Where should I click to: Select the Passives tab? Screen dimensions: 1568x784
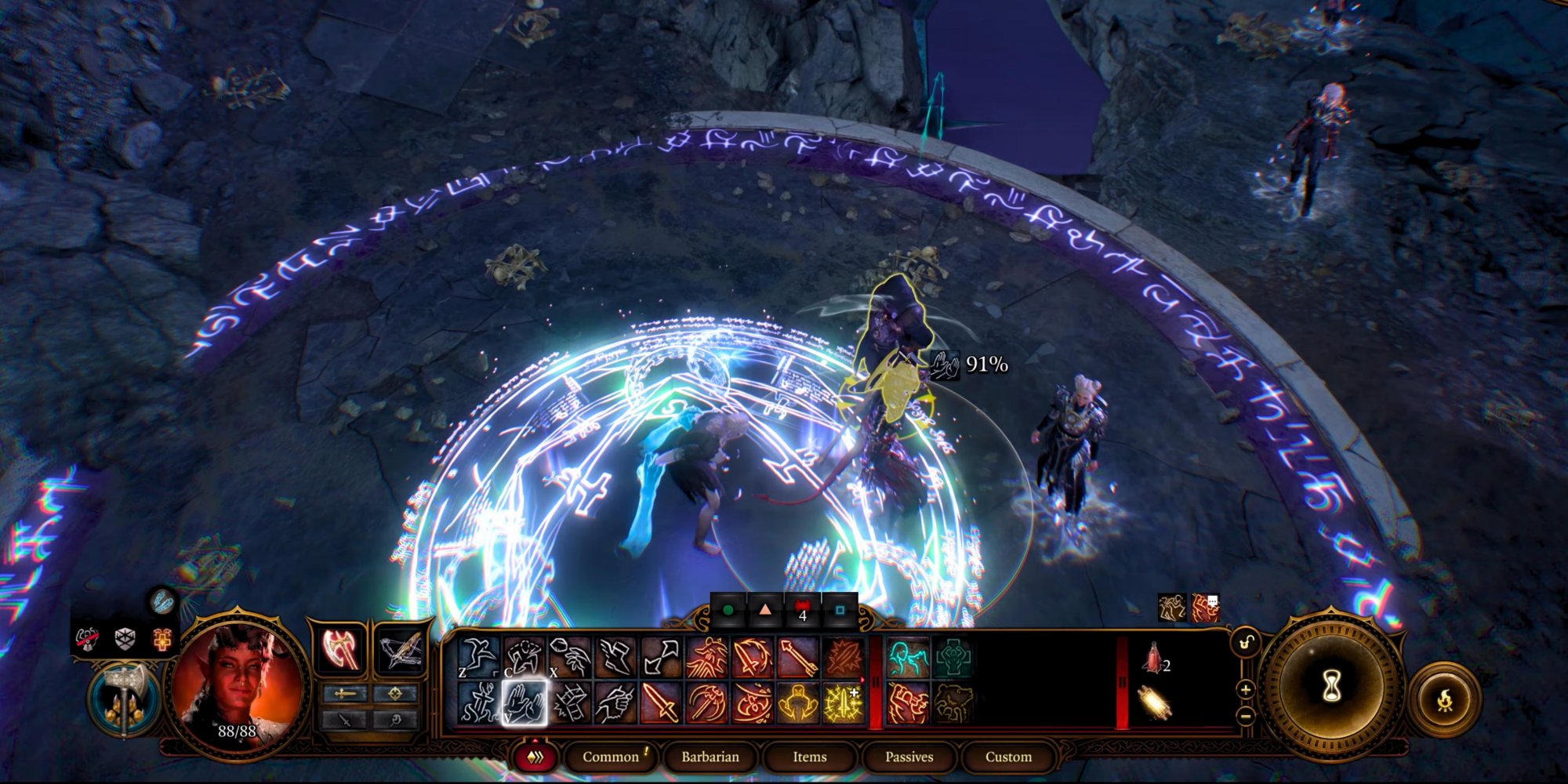pos(909,757)
